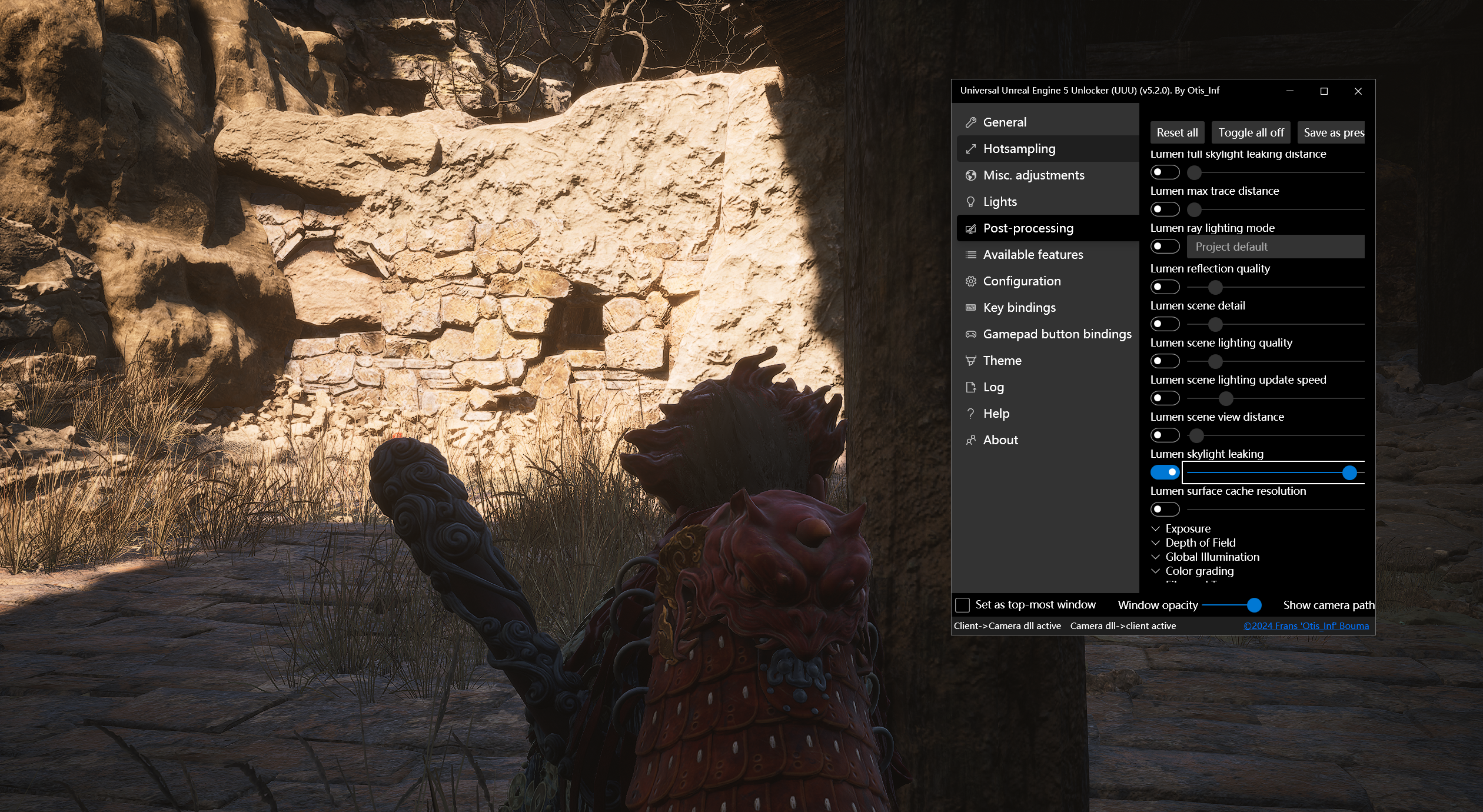1483x812 pixels.
Task: Toggle Lumen max trace distance on
Action: [x=1165, y=209]
